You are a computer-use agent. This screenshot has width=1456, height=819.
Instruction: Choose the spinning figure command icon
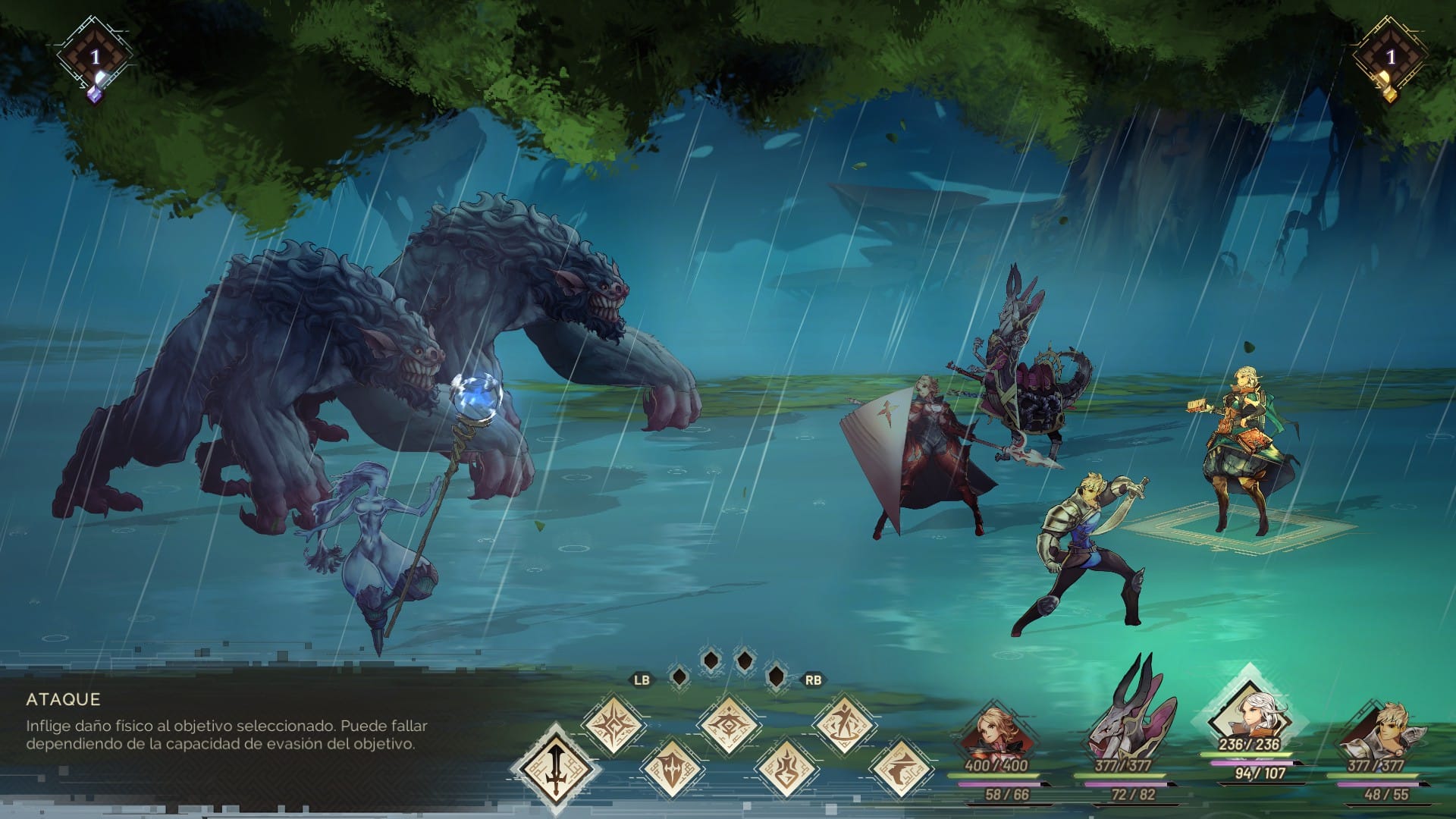click(x=843, y=724)
